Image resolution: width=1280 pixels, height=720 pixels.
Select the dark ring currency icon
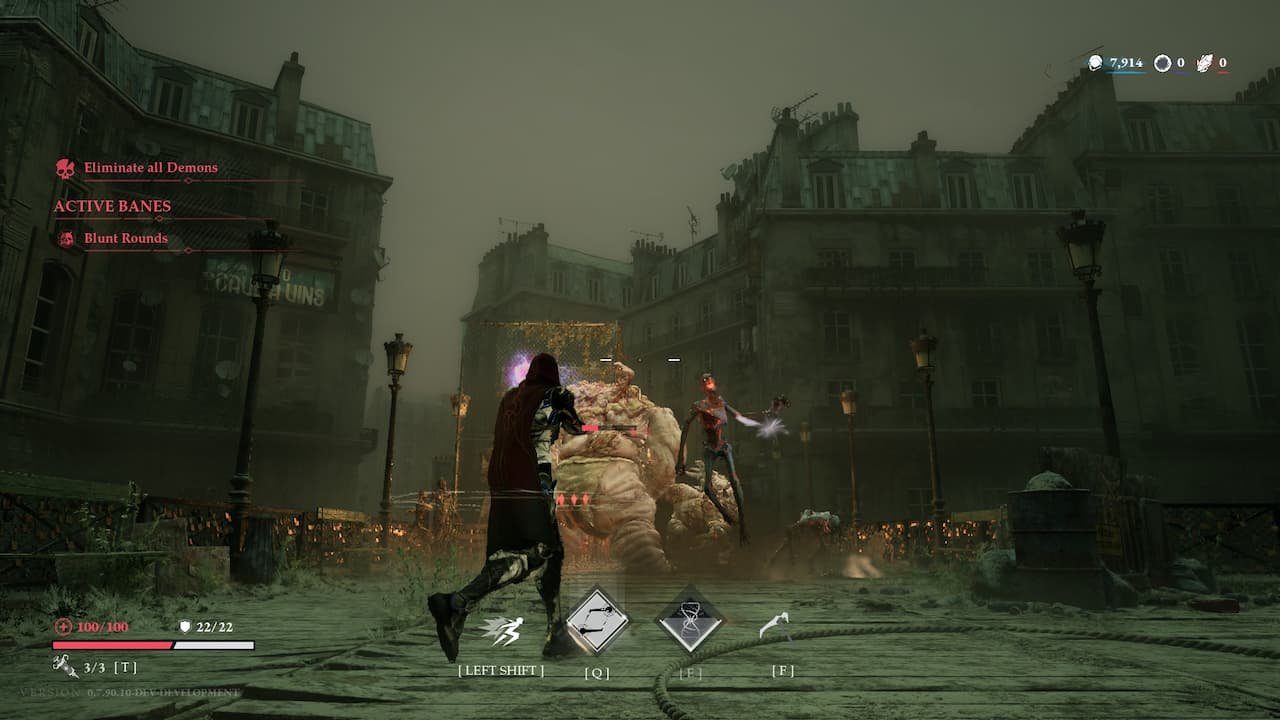(x=1162, y=63)
